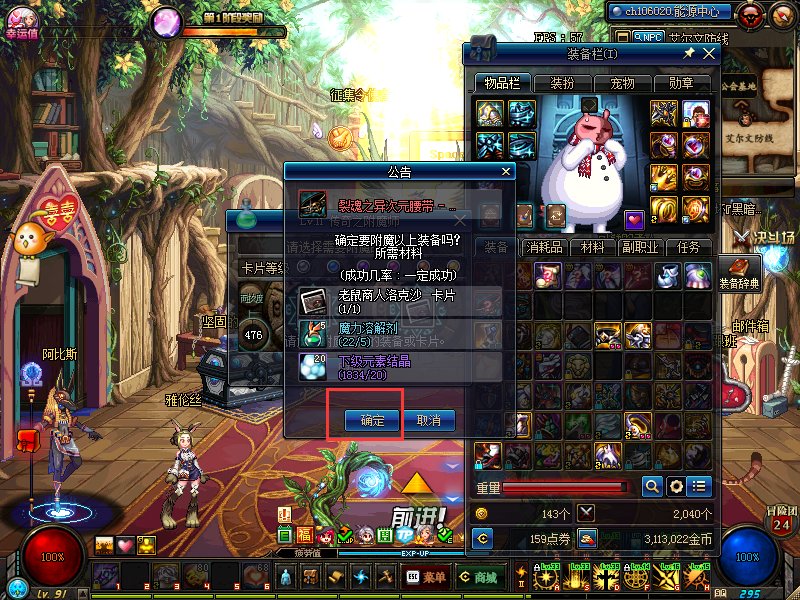Viewport: 800px width, 600px height.
Task: Open the inventory gear settings button
Action: click(676, 486)
